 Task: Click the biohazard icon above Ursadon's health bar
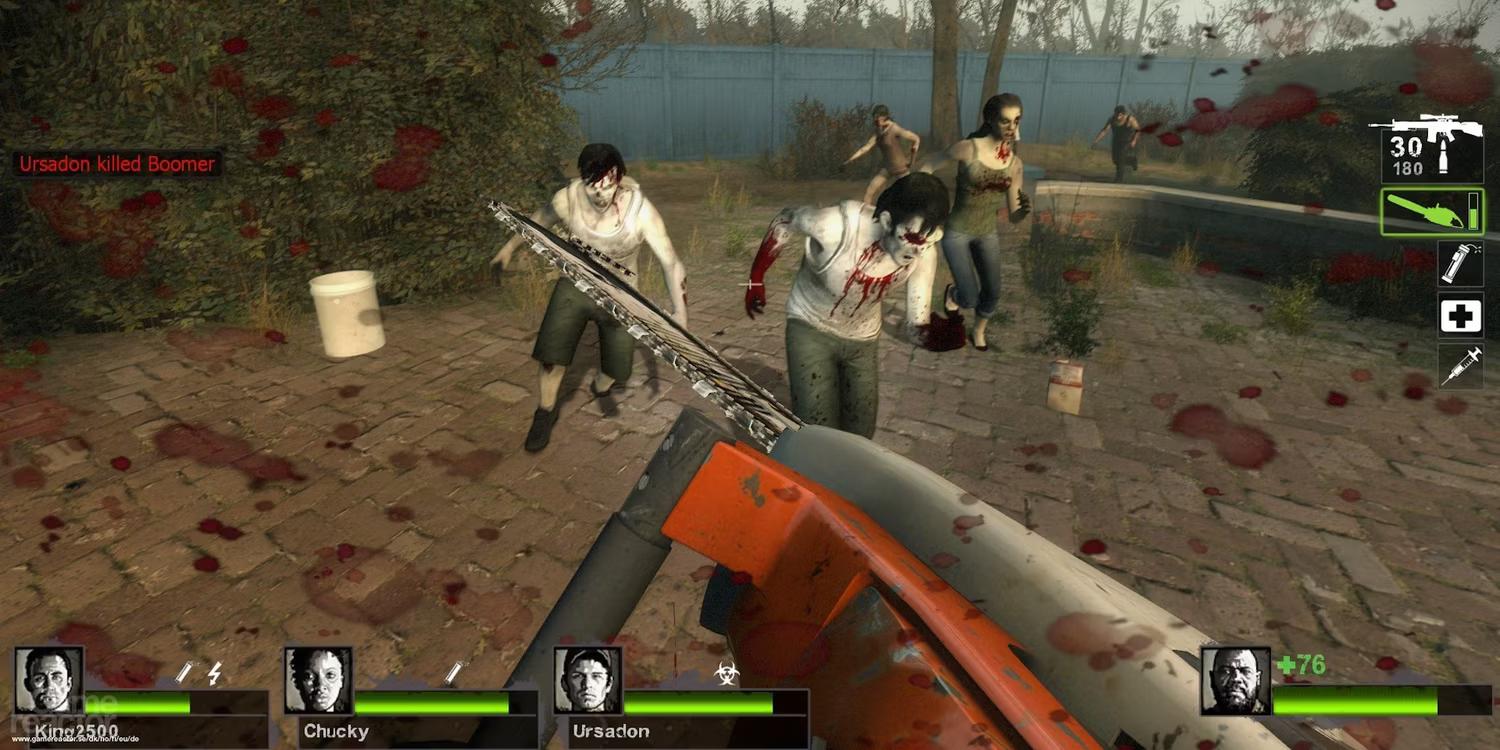click(727, 672)
